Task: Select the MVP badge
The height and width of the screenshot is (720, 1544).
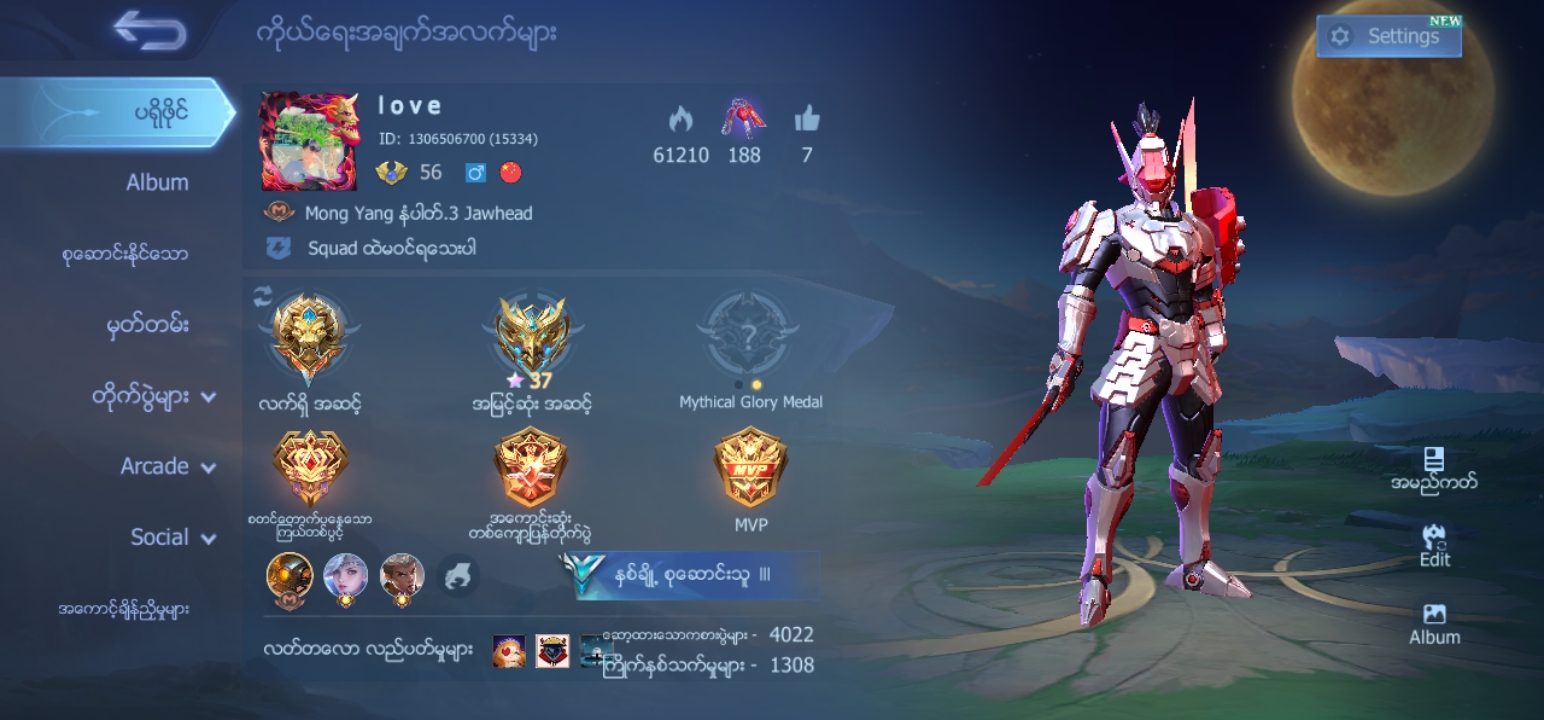Action: coord(750,467)
